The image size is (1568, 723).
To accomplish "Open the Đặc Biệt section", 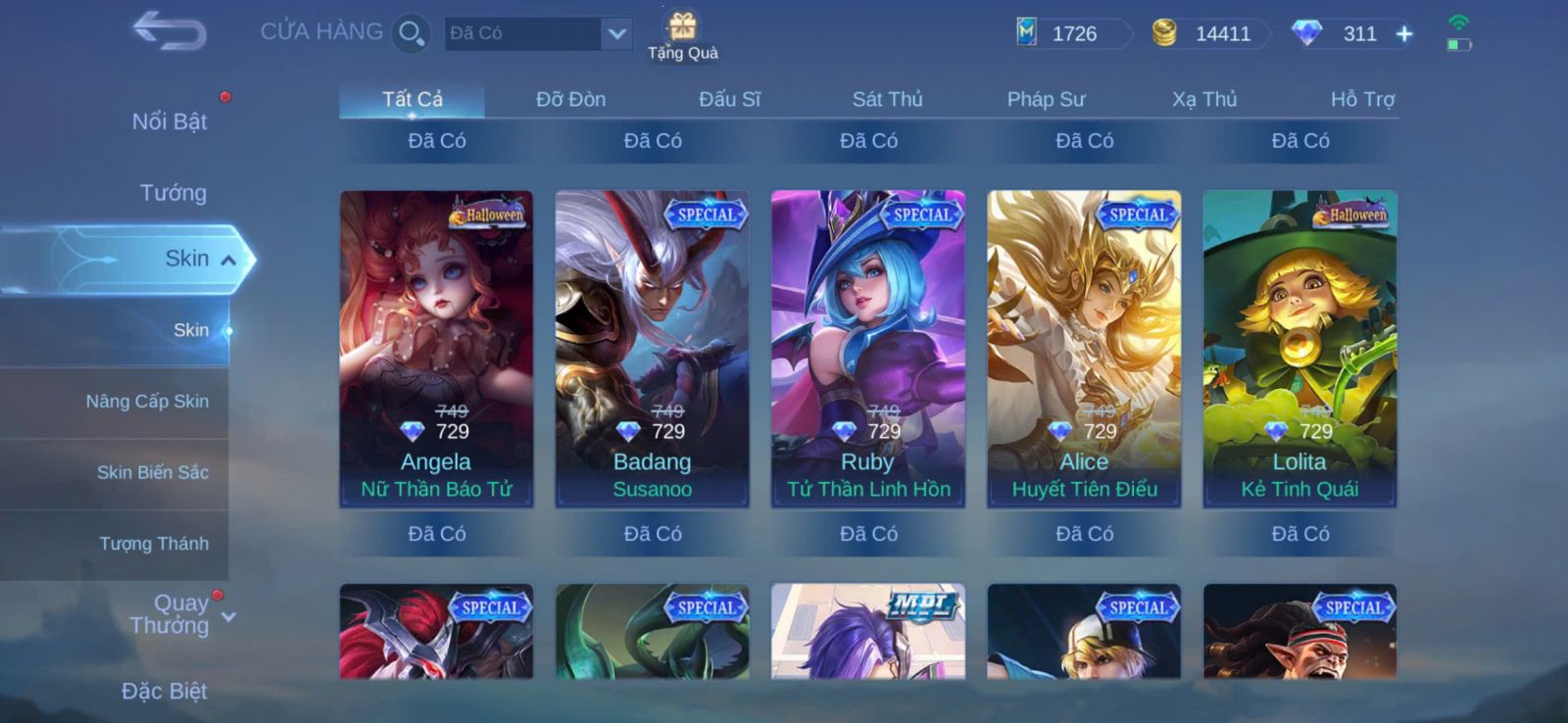I will tap(164, 692).
